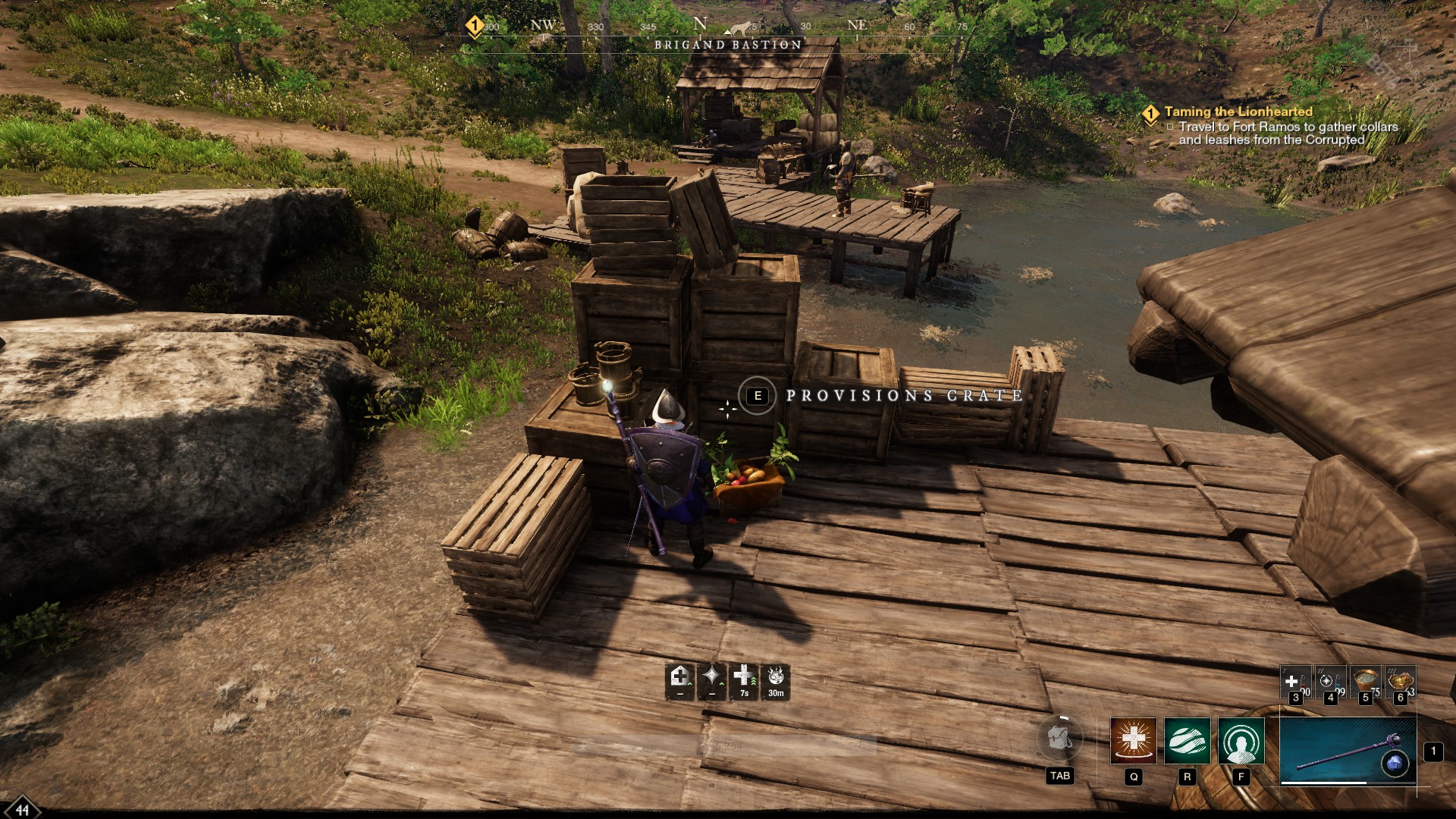Eat the stew in consumable slot 6
Viewport: 1456px width, 819px height.
1401,680
